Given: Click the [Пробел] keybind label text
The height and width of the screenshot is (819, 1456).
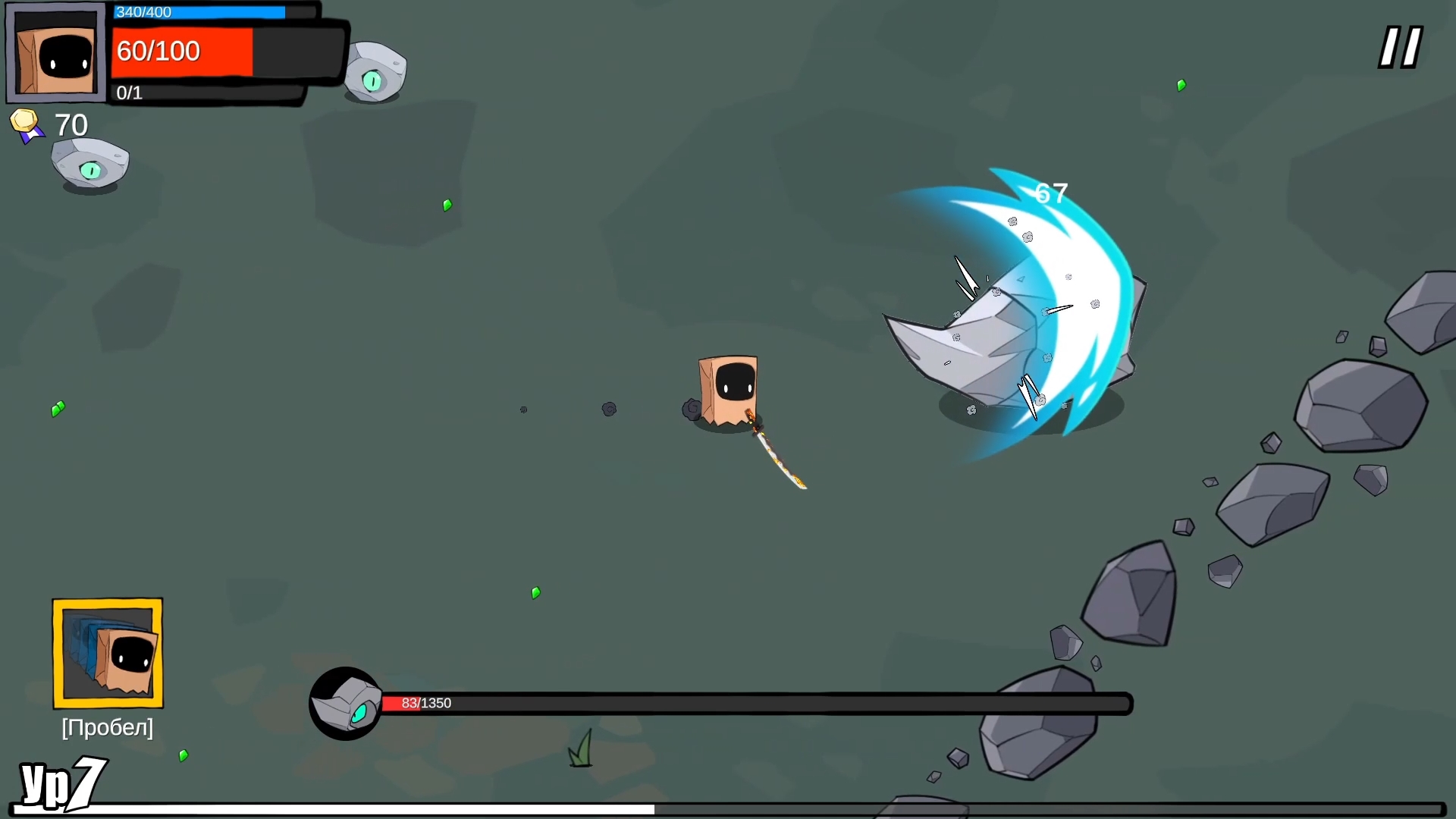Looking at the screenshot, I should 106,726.
